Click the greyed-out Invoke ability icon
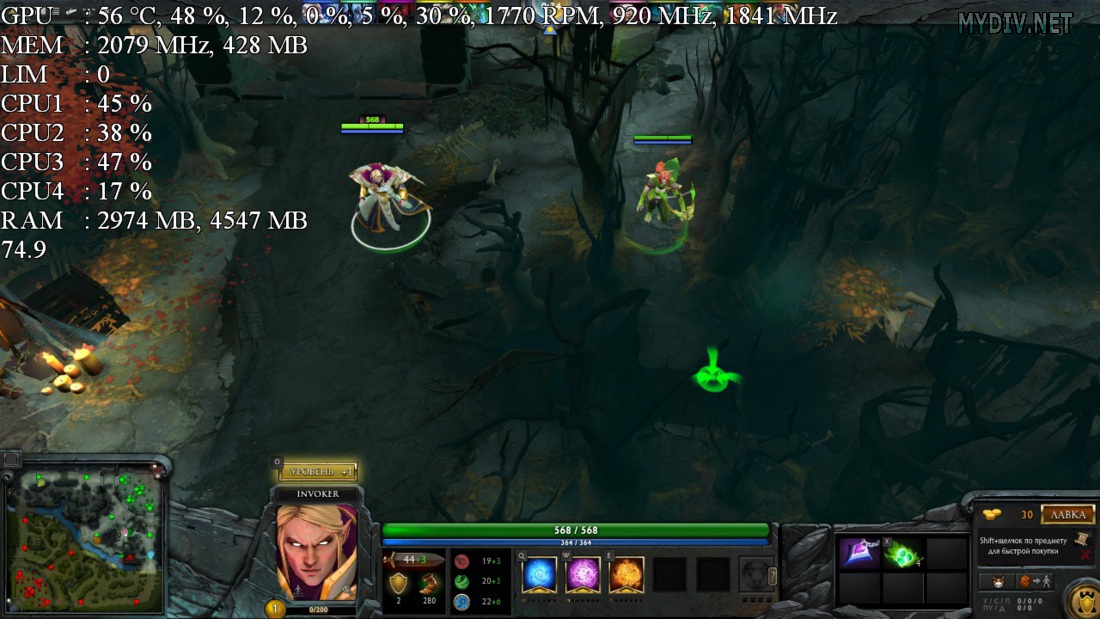Screen dimensions: 1100x619 point(757,575)
